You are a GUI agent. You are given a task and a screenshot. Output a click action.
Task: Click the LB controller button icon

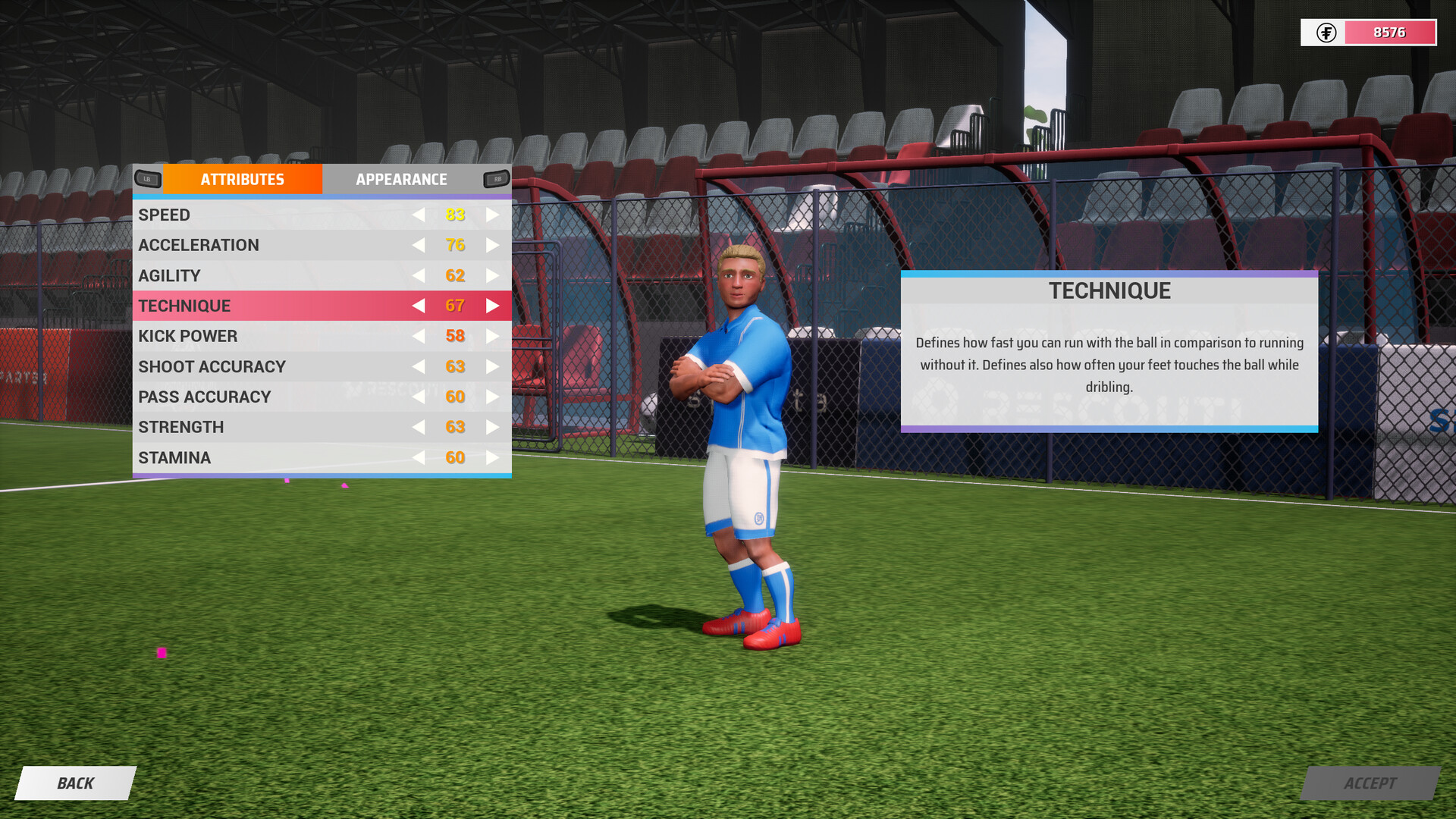pyautogui.click(x=149, y=179)
